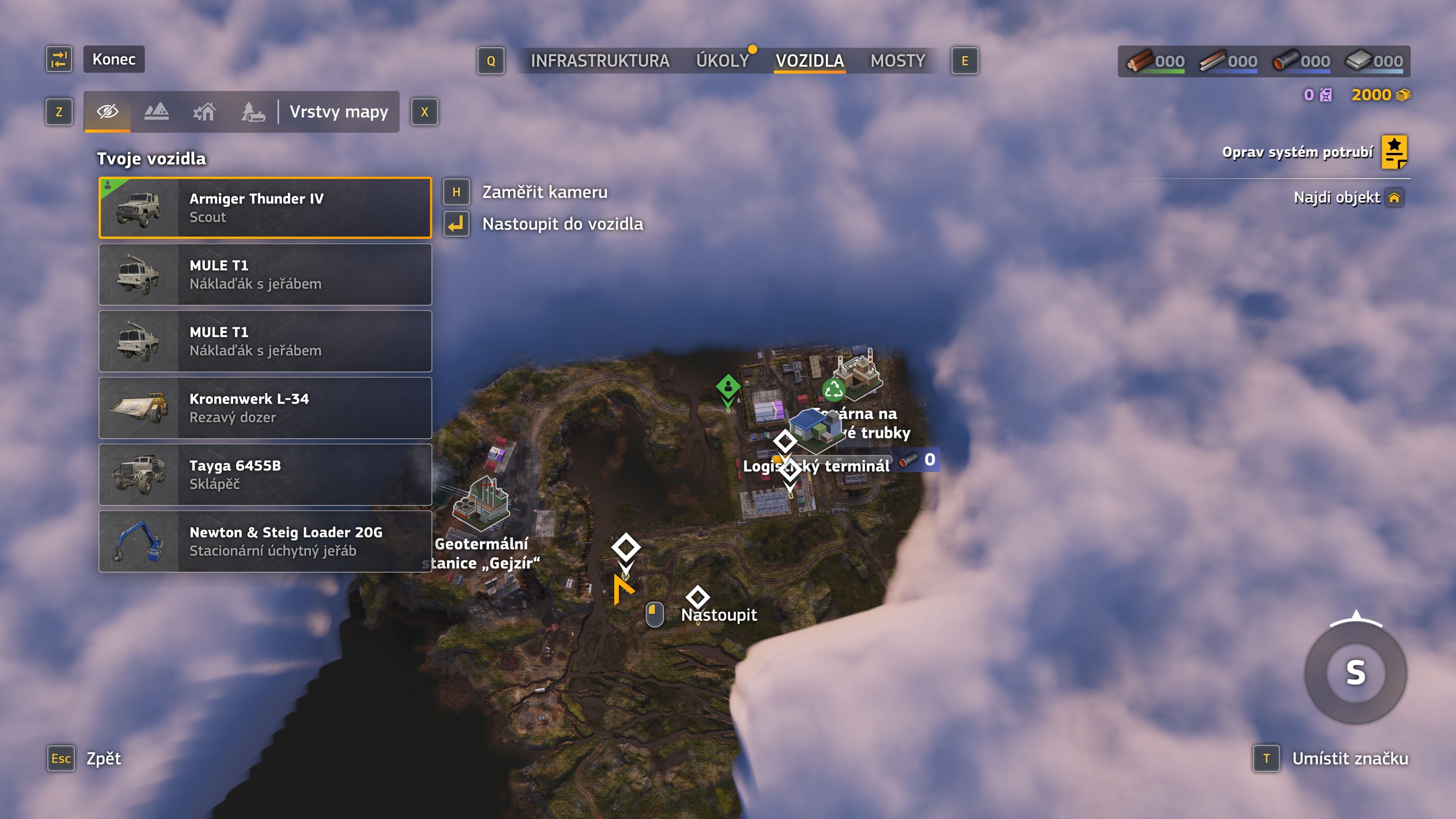Choose Nastoupit do vozidla

click(x=562, y=224)
